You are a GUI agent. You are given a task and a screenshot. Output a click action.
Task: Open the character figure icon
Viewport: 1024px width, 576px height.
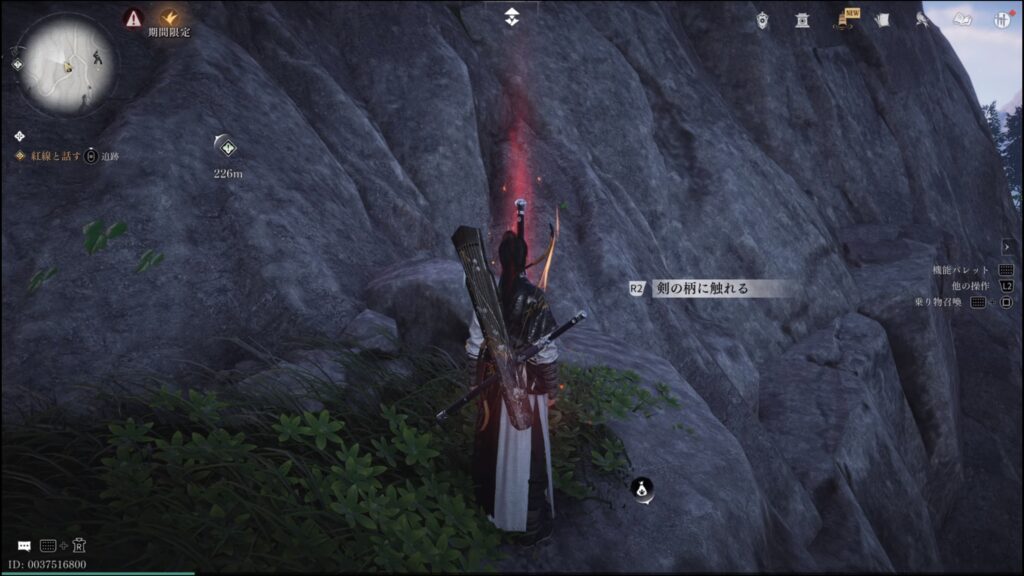[921, 20]
